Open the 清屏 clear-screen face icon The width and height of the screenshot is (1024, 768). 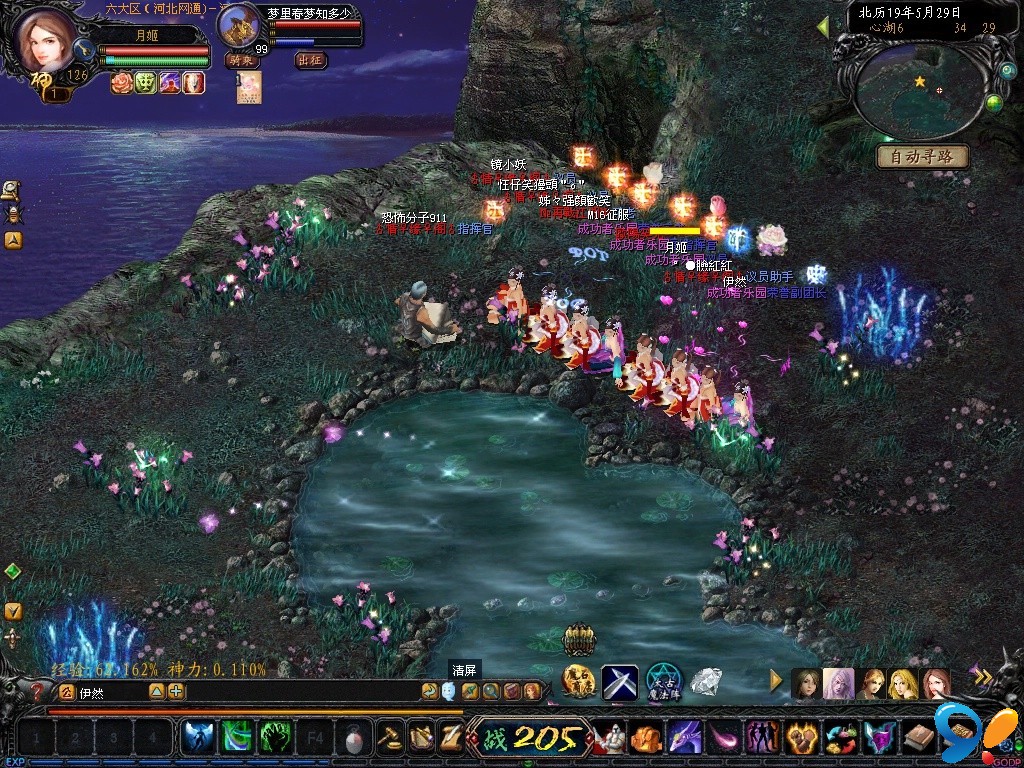[448, 690]
